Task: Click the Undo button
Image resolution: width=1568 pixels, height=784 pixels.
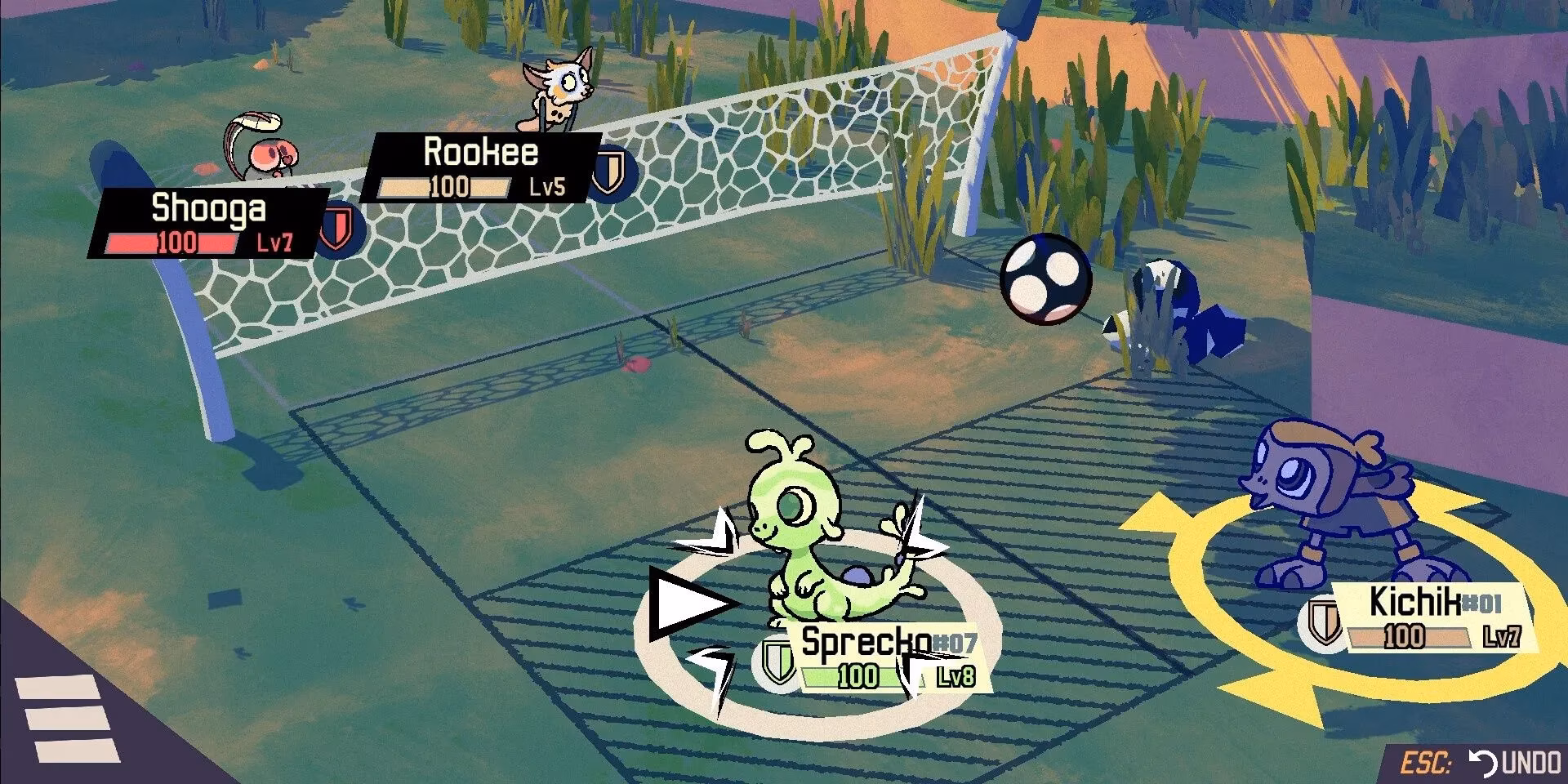Action: click(1515, 764)
